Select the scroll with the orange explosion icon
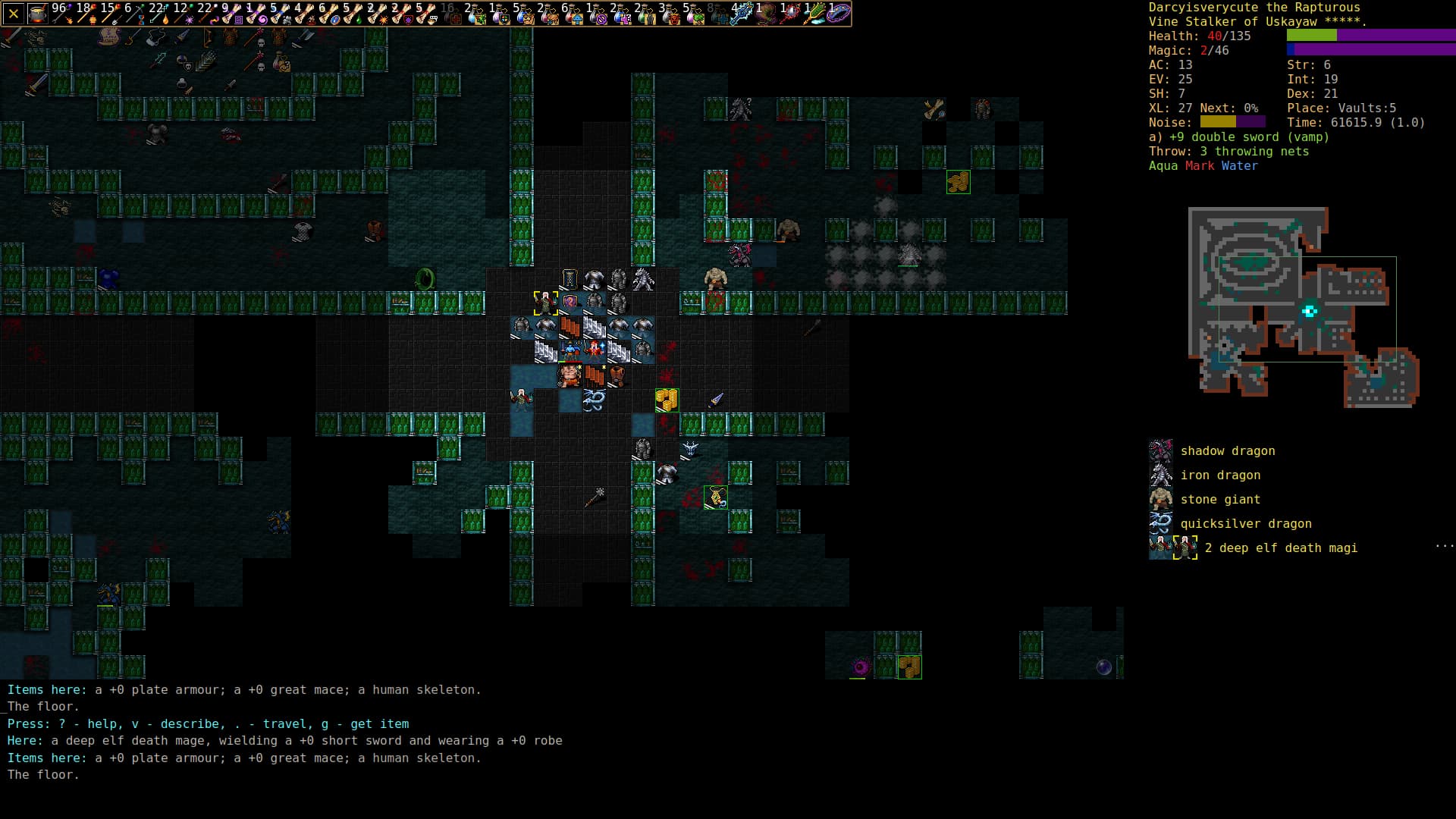This screenshot has height=819, width=1456. coord(378,14)
